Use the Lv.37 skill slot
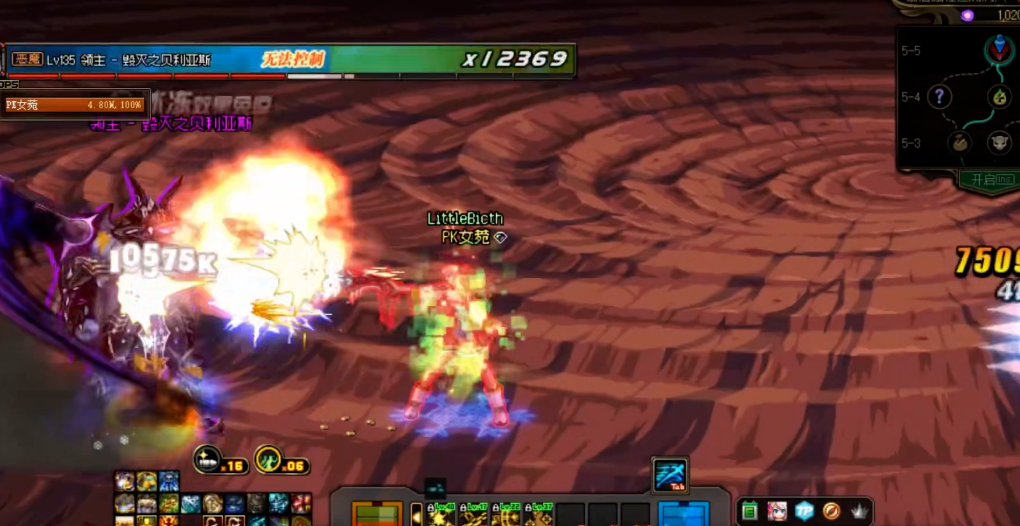The height and width of the screenshot is (526, 1020). click(541, 516)
